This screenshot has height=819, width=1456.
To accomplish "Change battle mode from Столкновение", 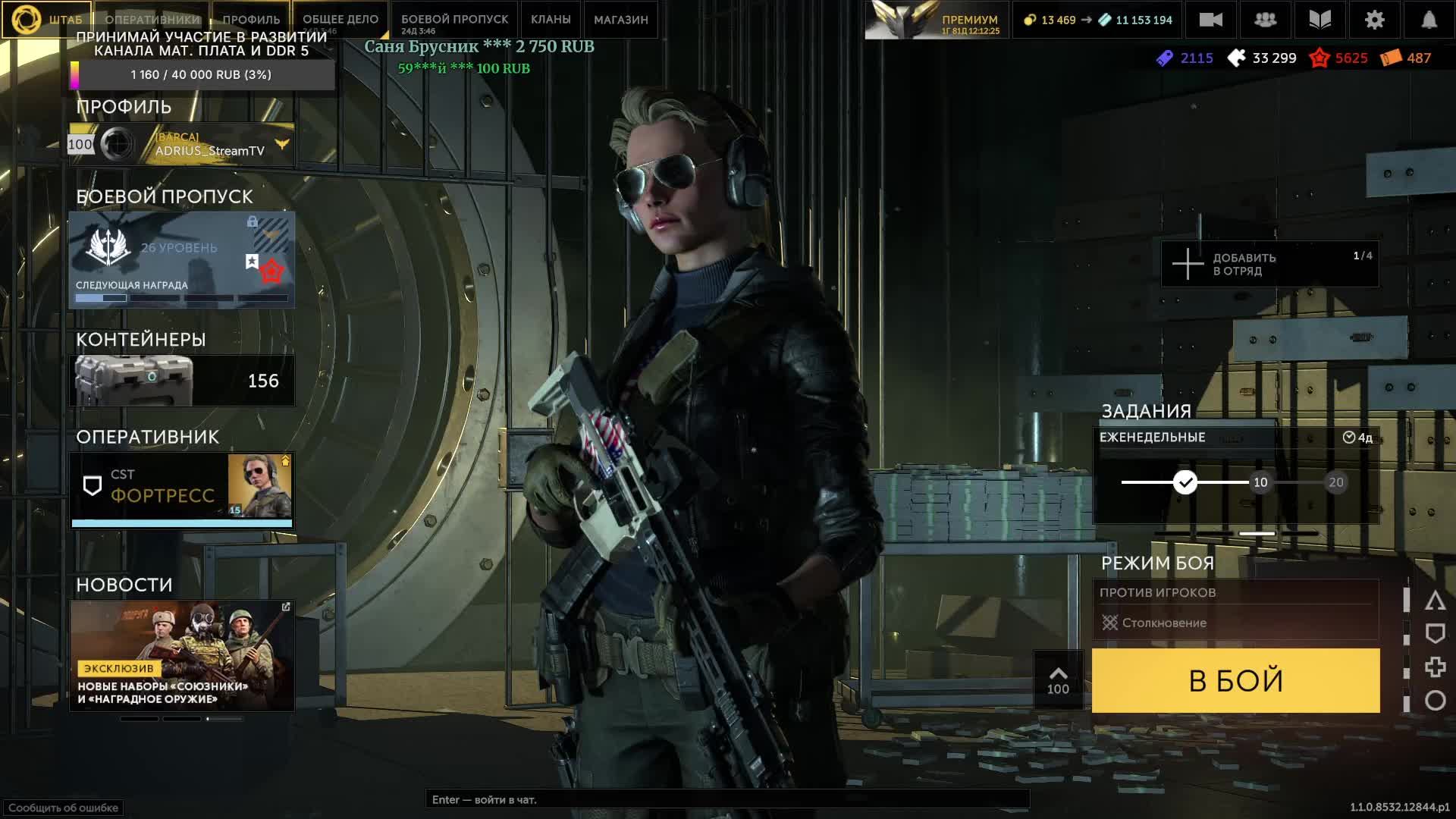I will click(1235, 623).
